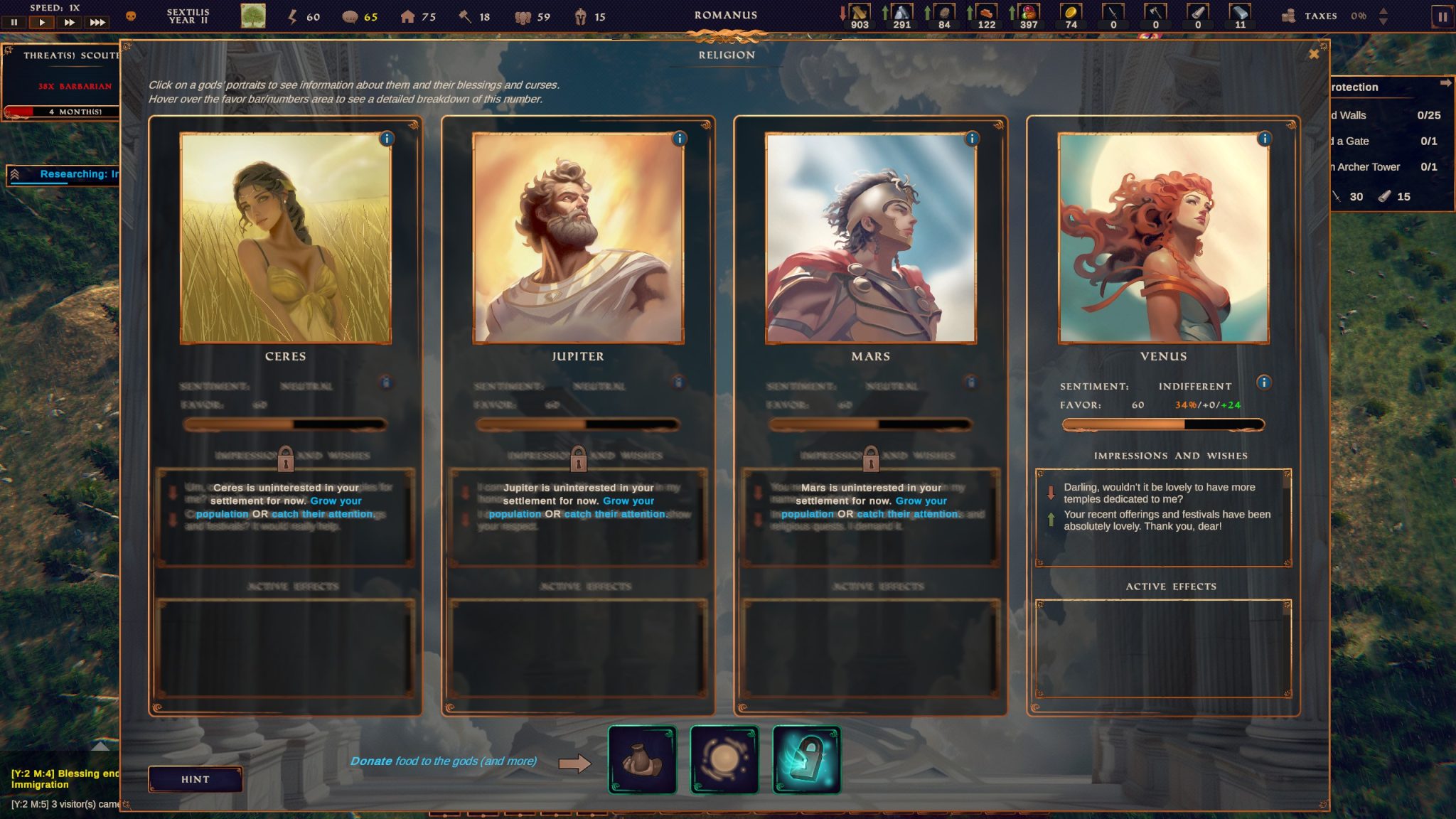Select the fastest game speed arrows

coord(97,22)
